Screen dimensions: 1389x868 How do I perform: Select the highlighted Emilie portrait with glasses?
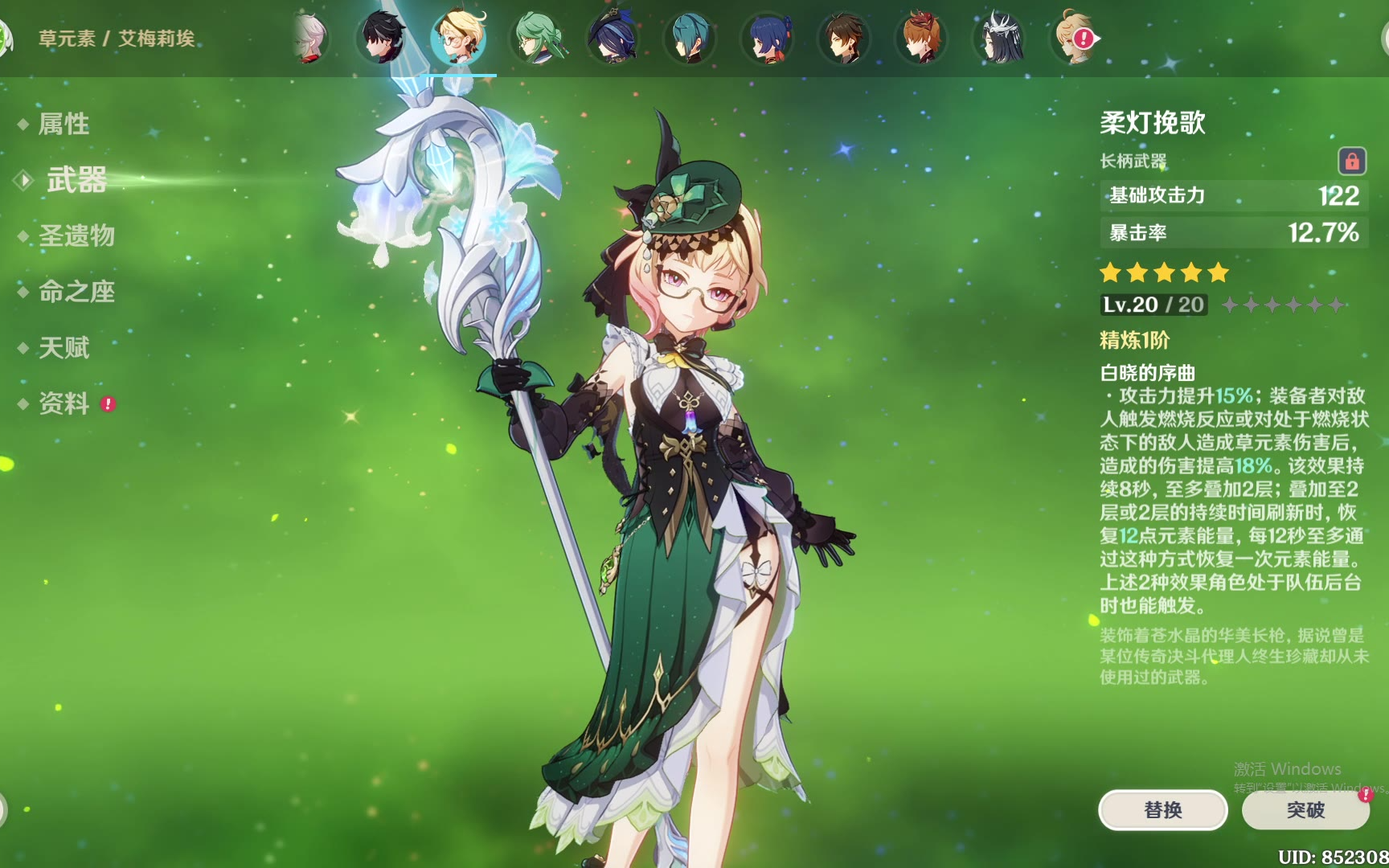459,38
